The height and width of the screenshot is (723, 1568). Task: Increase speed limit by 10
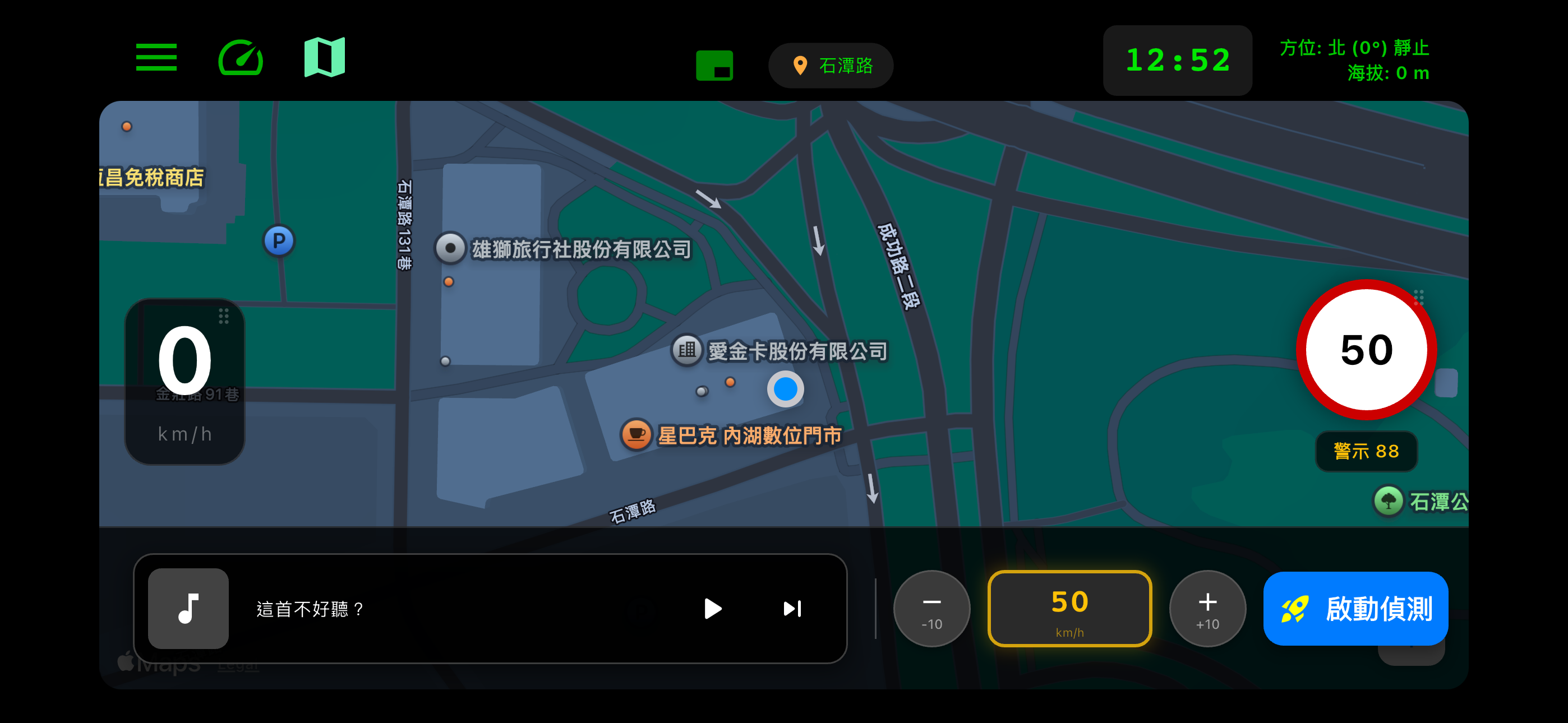click(1207, 609)
